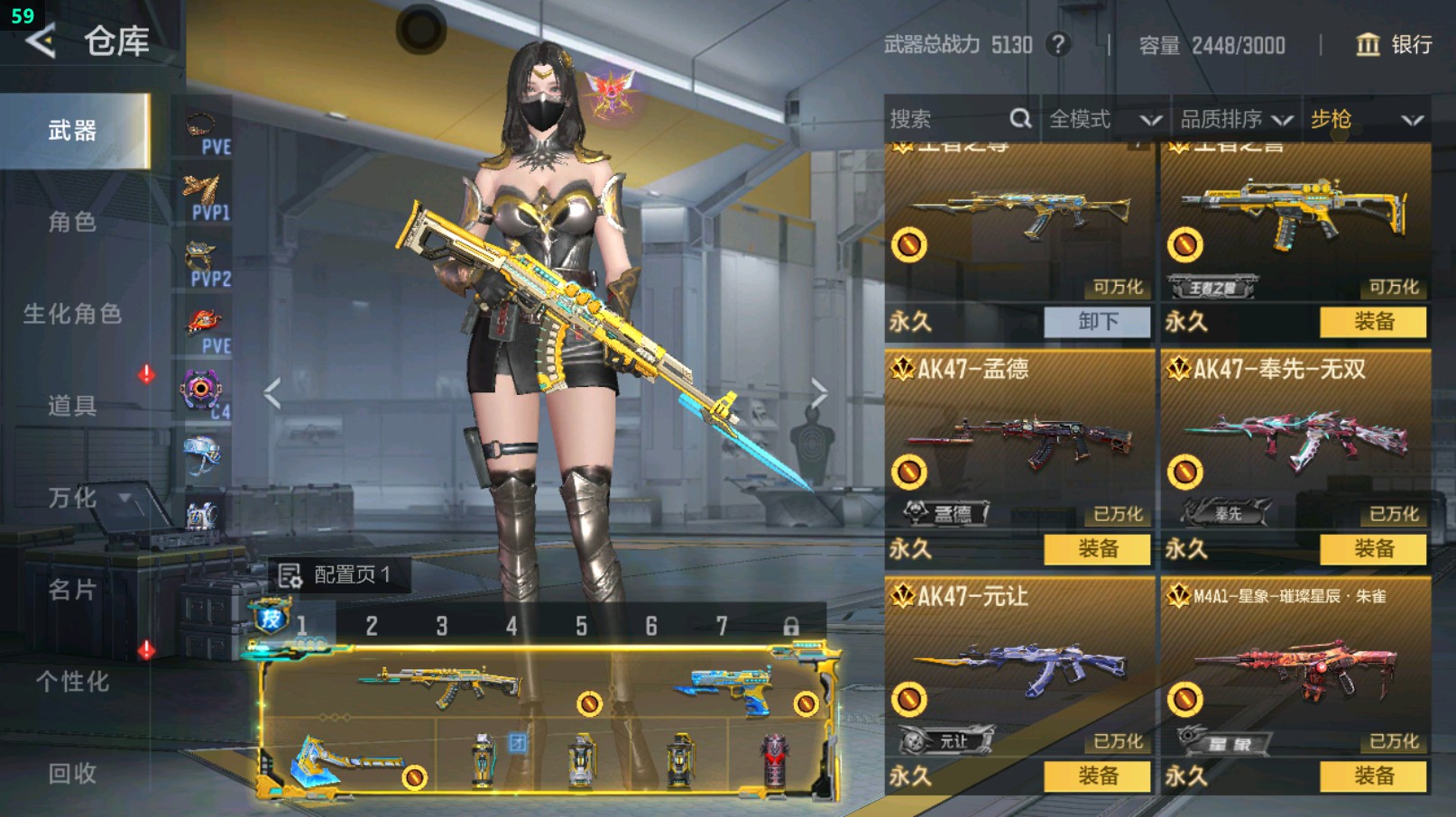Viewport: 1456px width, 817px height.
Task: Equip the AK47-奉先-无双 rifle
Action: [x=1373, y=549]
